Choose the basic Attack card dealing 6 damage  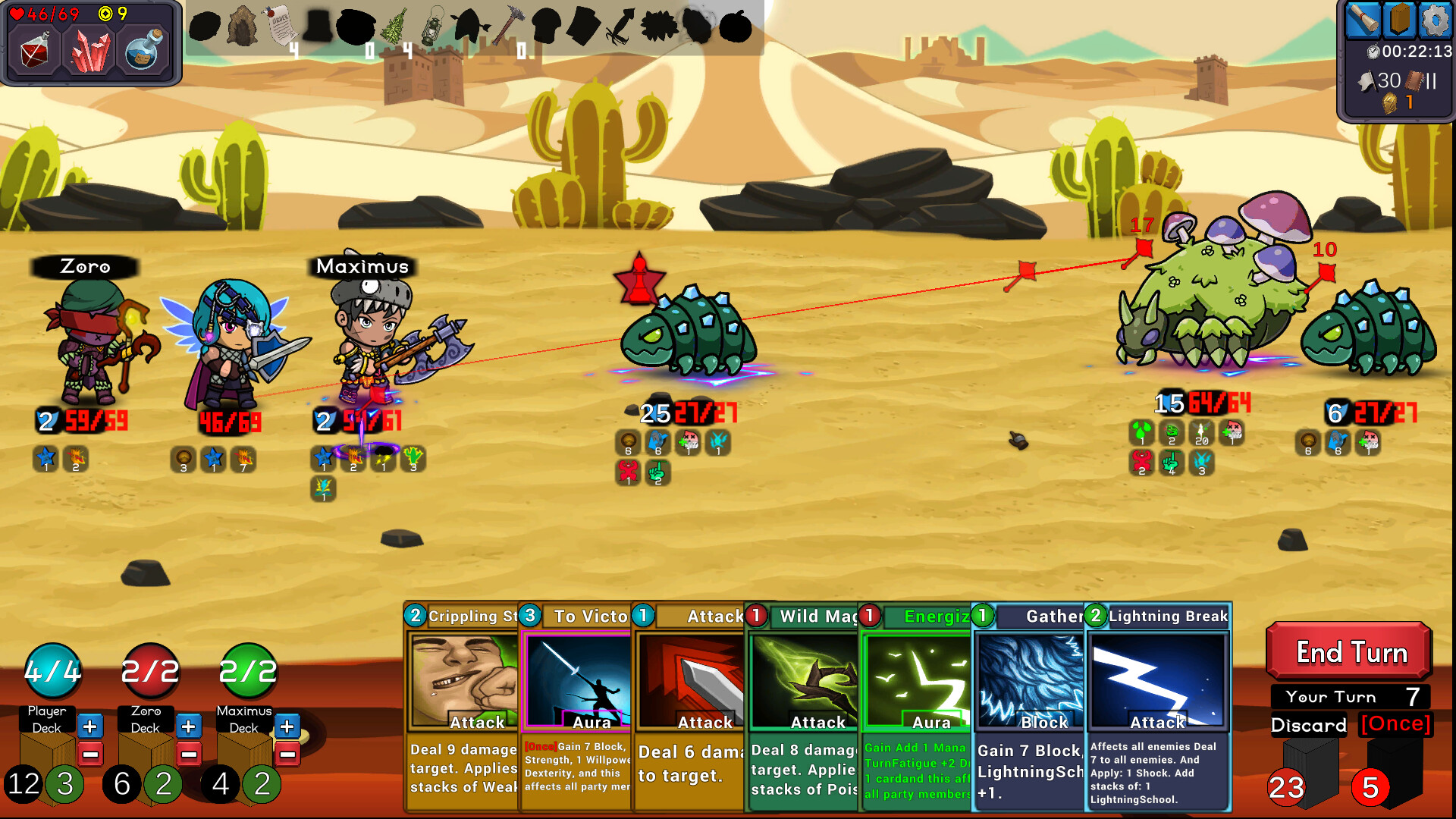[690, 705]
